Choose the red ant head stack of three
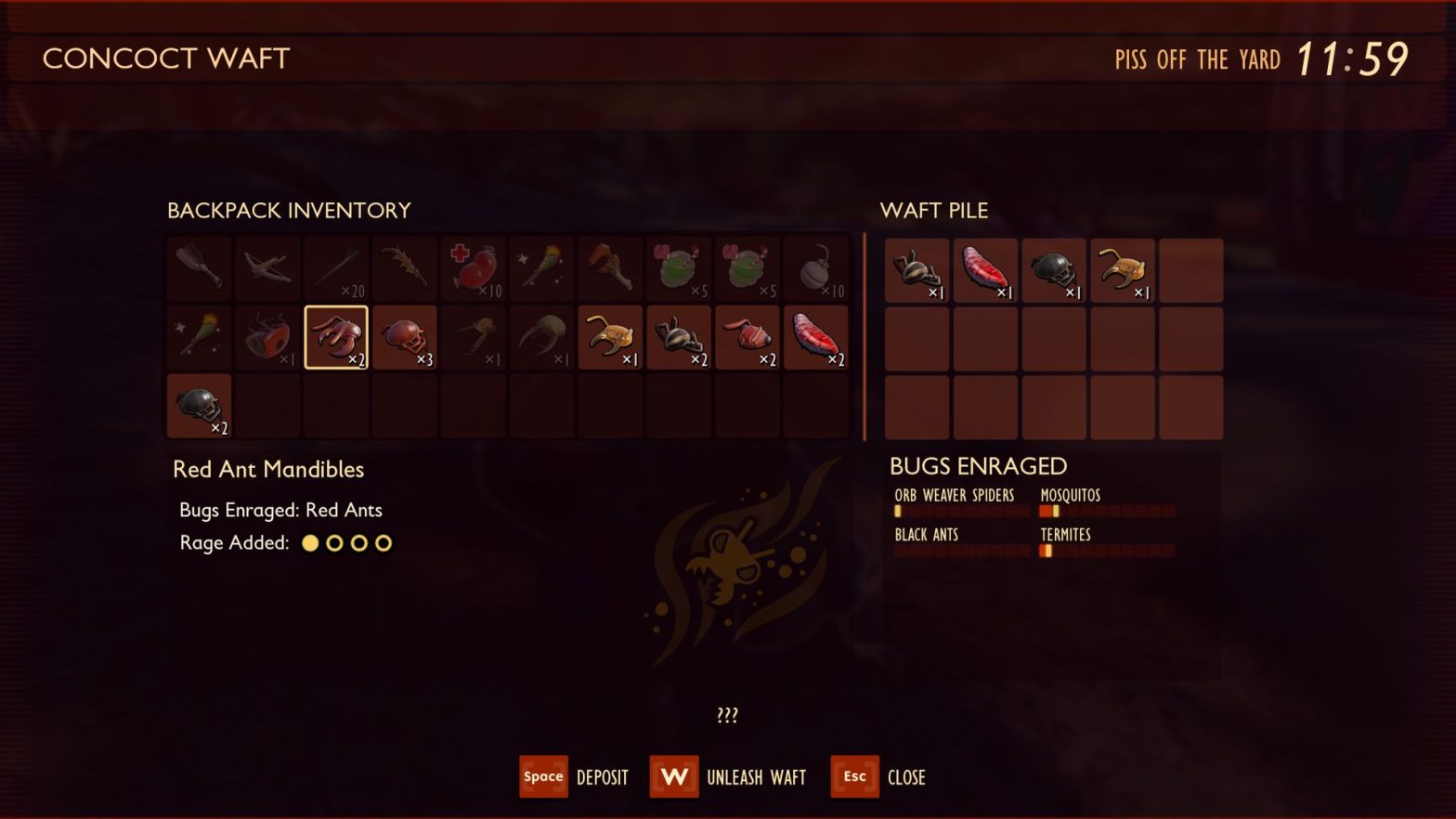 (x=404, y=337)
